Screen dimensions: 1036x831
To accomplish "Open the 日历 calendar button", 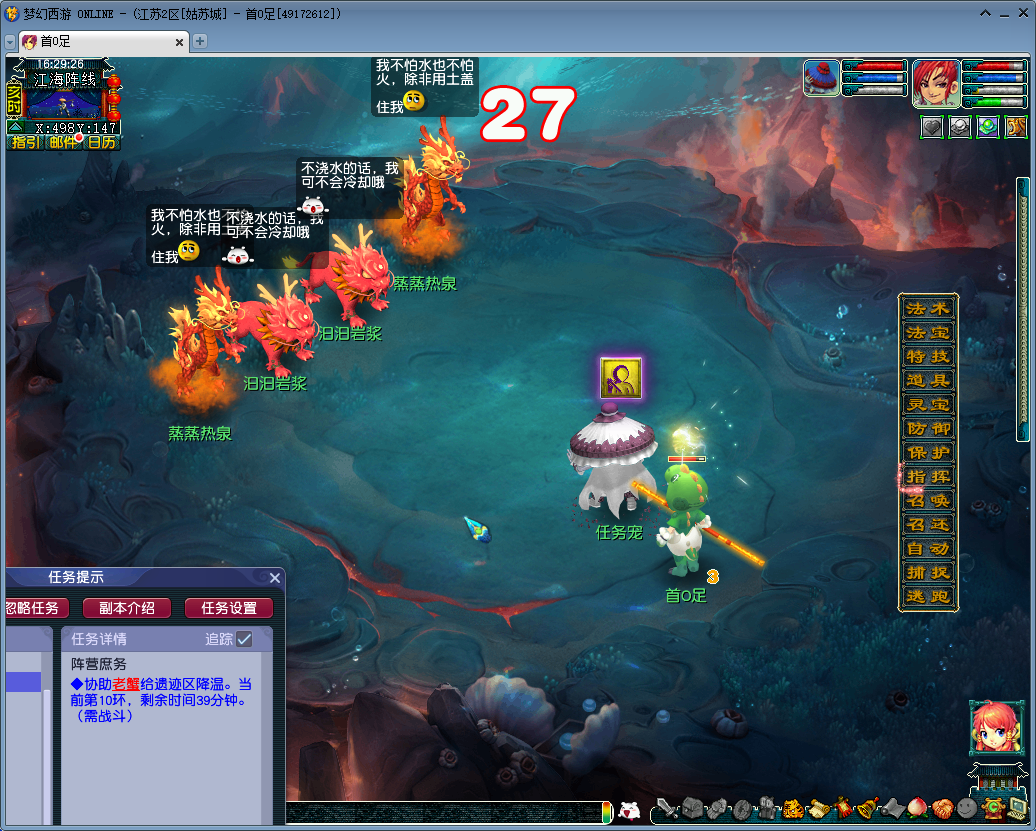I will 101,142.
